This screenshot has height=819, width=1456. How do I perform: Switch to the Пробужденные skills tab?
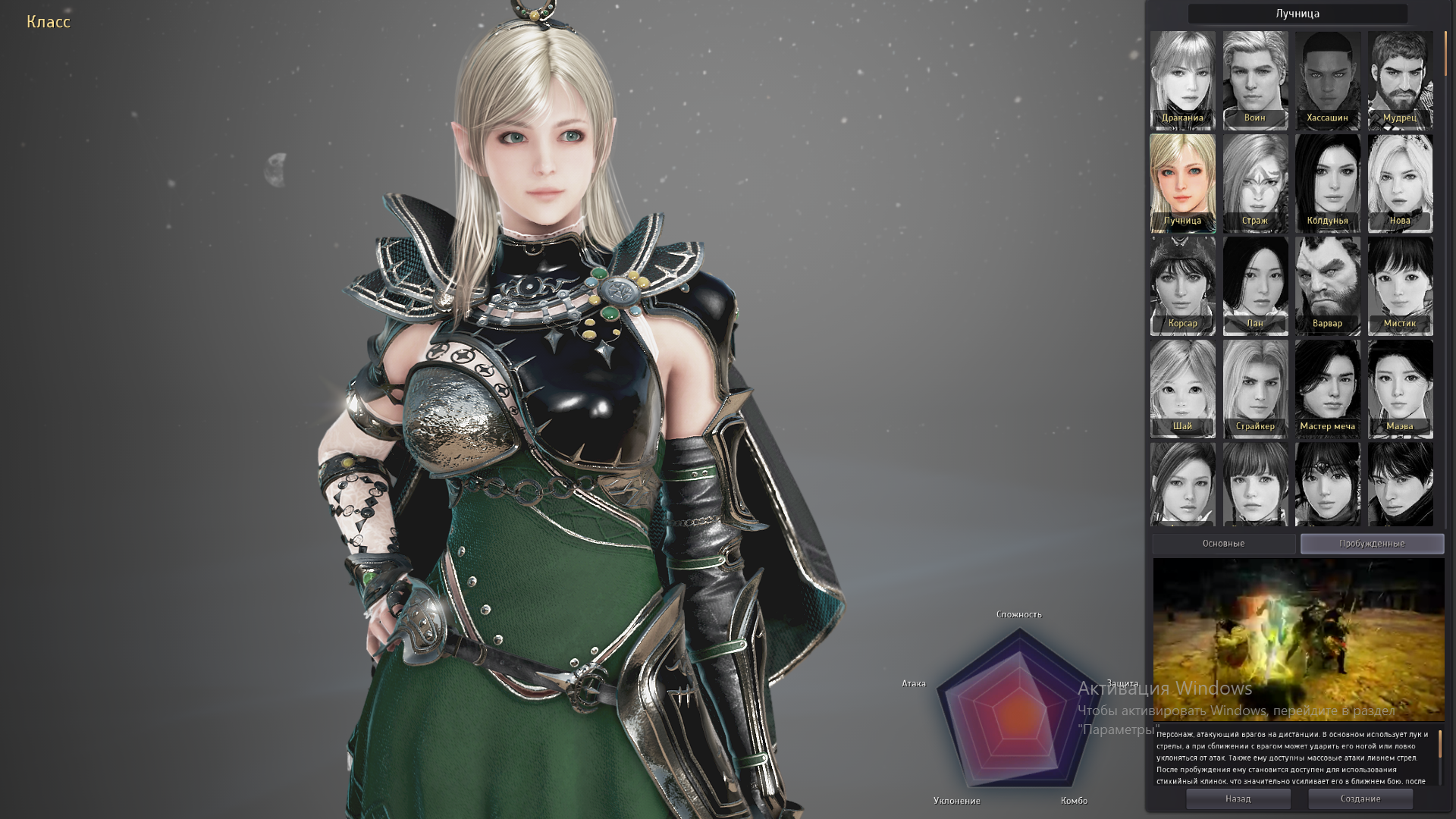pos(1372,544)
